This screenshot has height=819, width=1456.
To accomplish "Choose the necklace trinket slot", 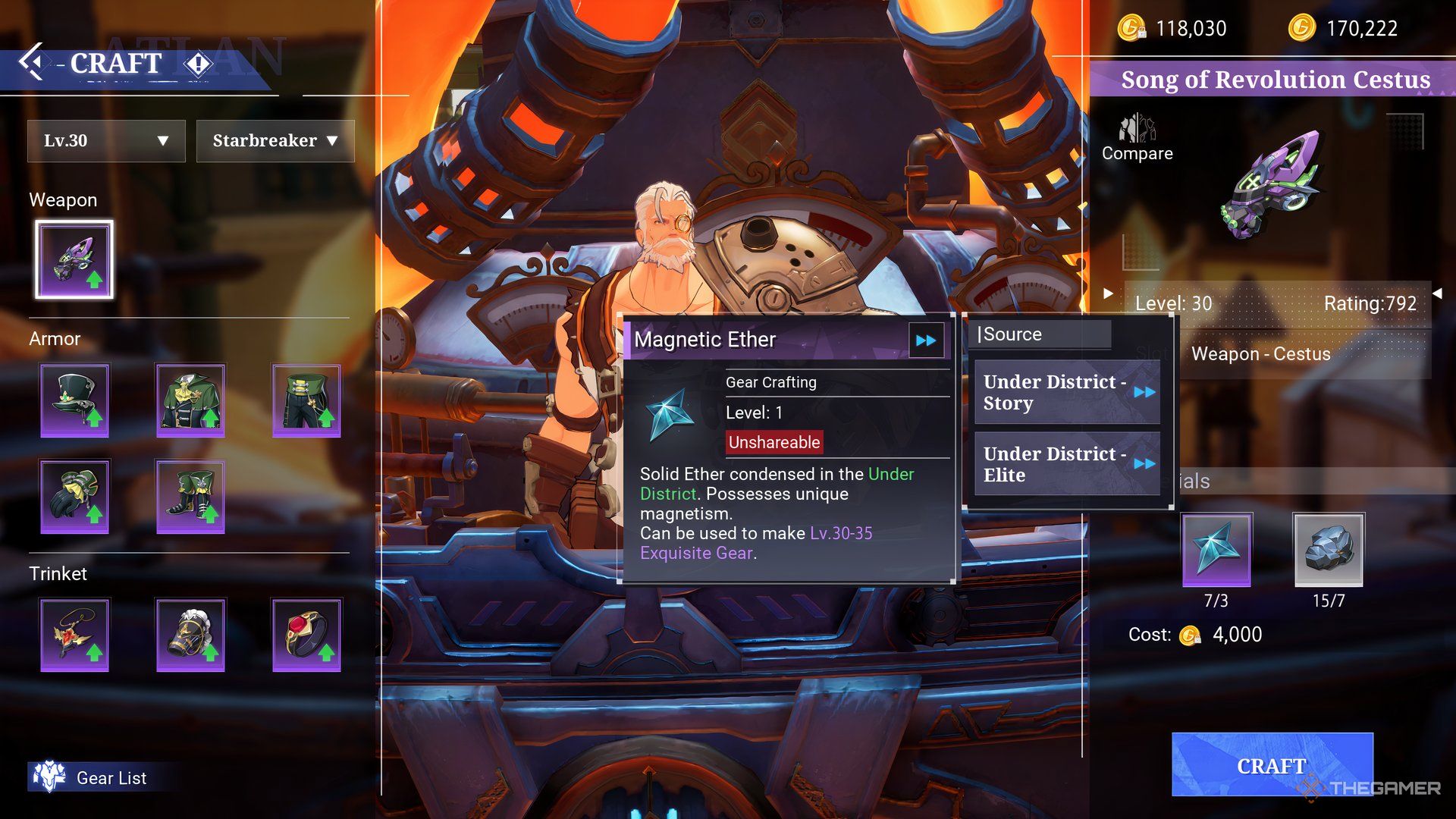I will pyautogui.click(x=74, y=635).
